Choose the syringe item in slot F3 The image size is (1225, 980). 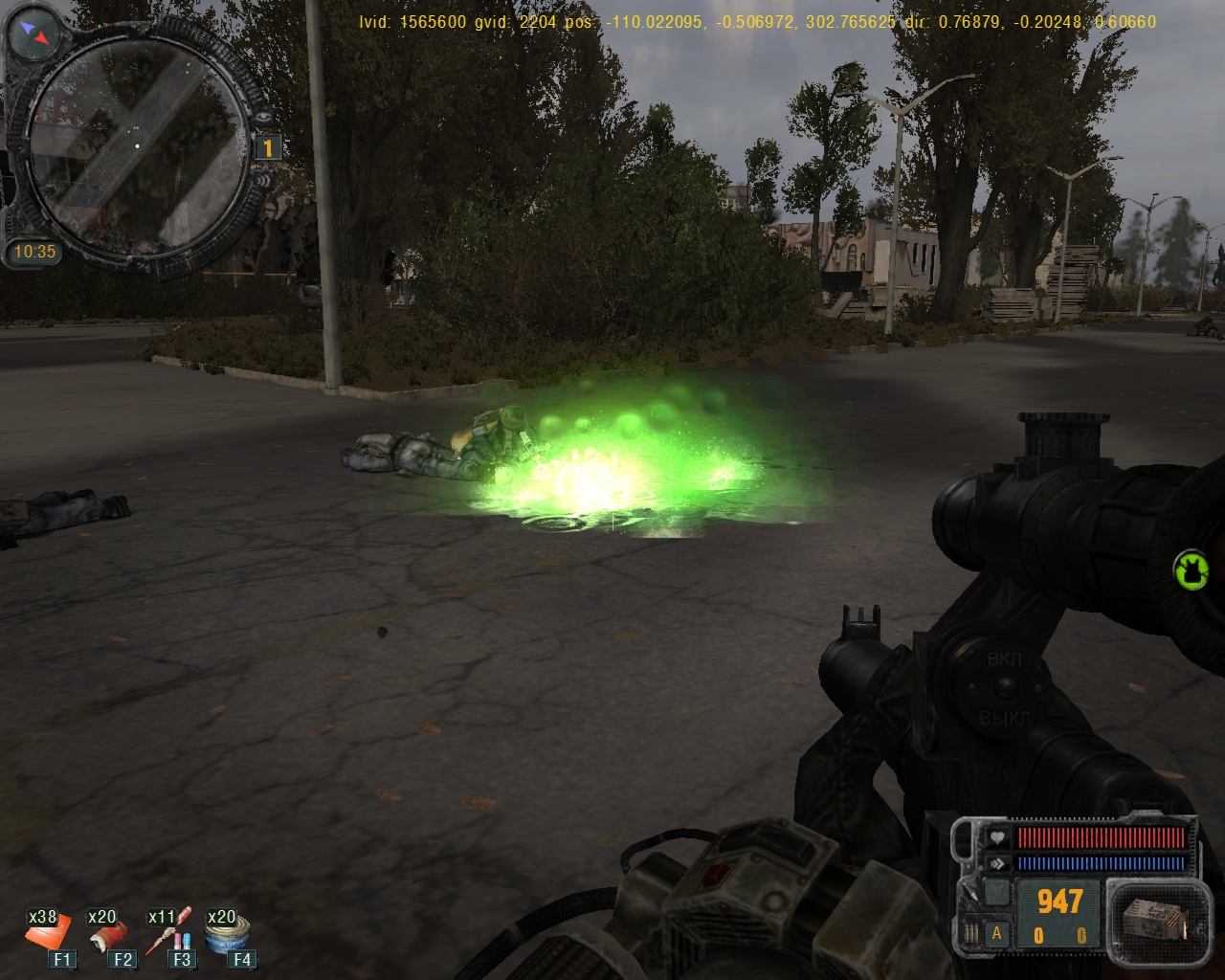pos(172,929)
